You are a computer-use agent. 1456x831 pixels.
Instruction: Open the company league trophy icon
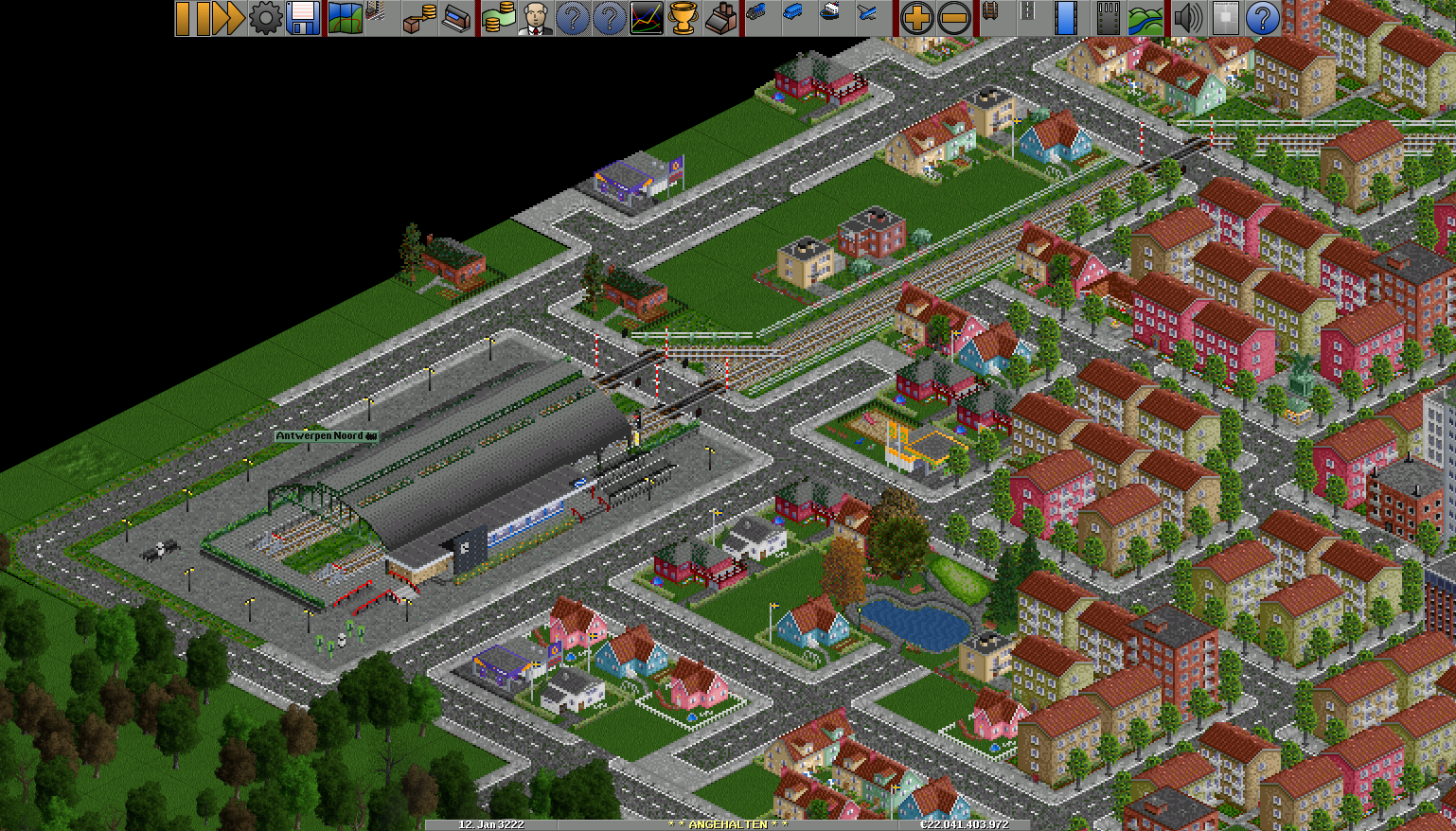tap(684, 18)
